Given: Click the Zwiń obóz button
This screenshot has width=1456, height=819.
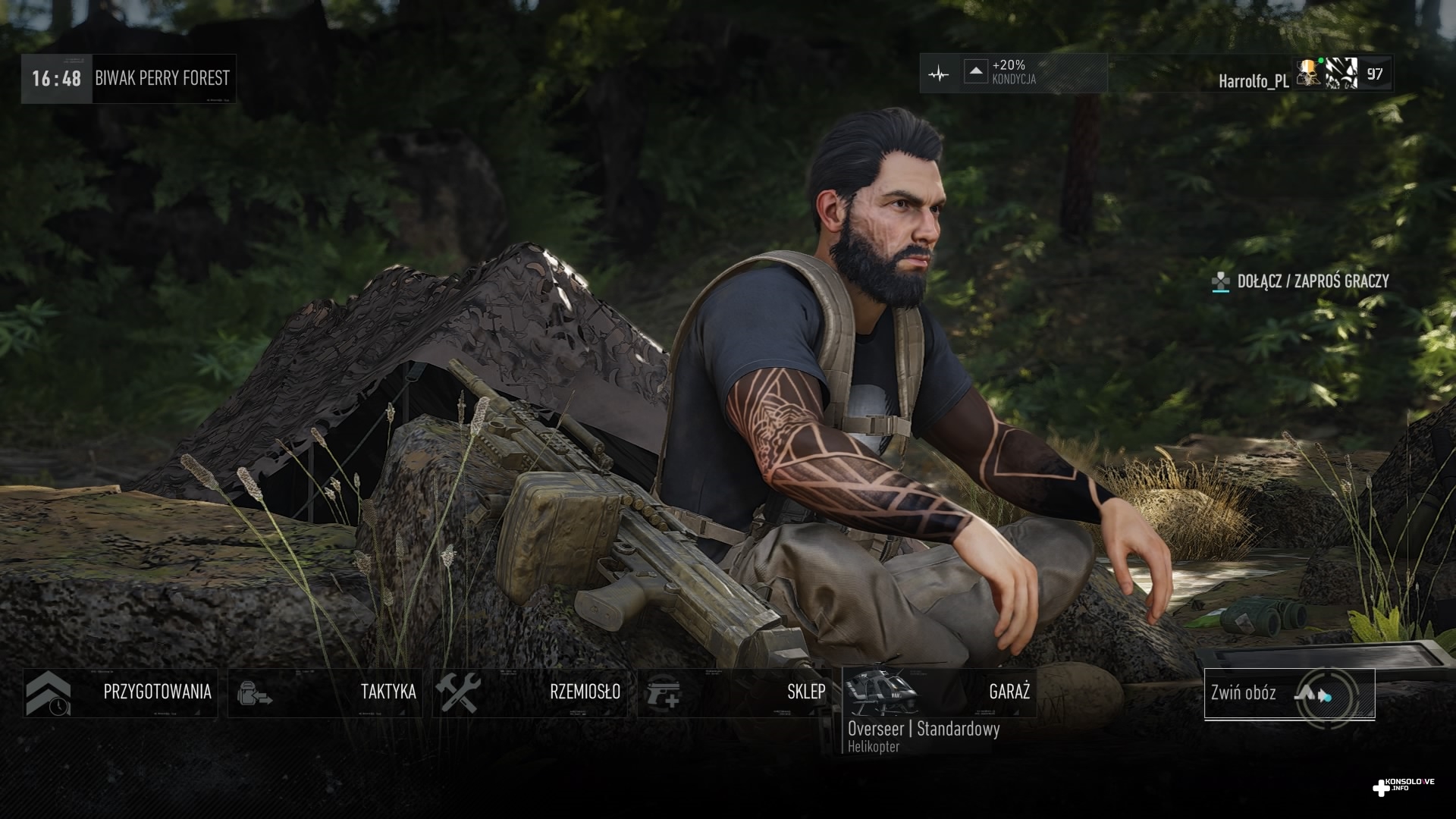Looking at the screenshot, I should point(1289,694).
